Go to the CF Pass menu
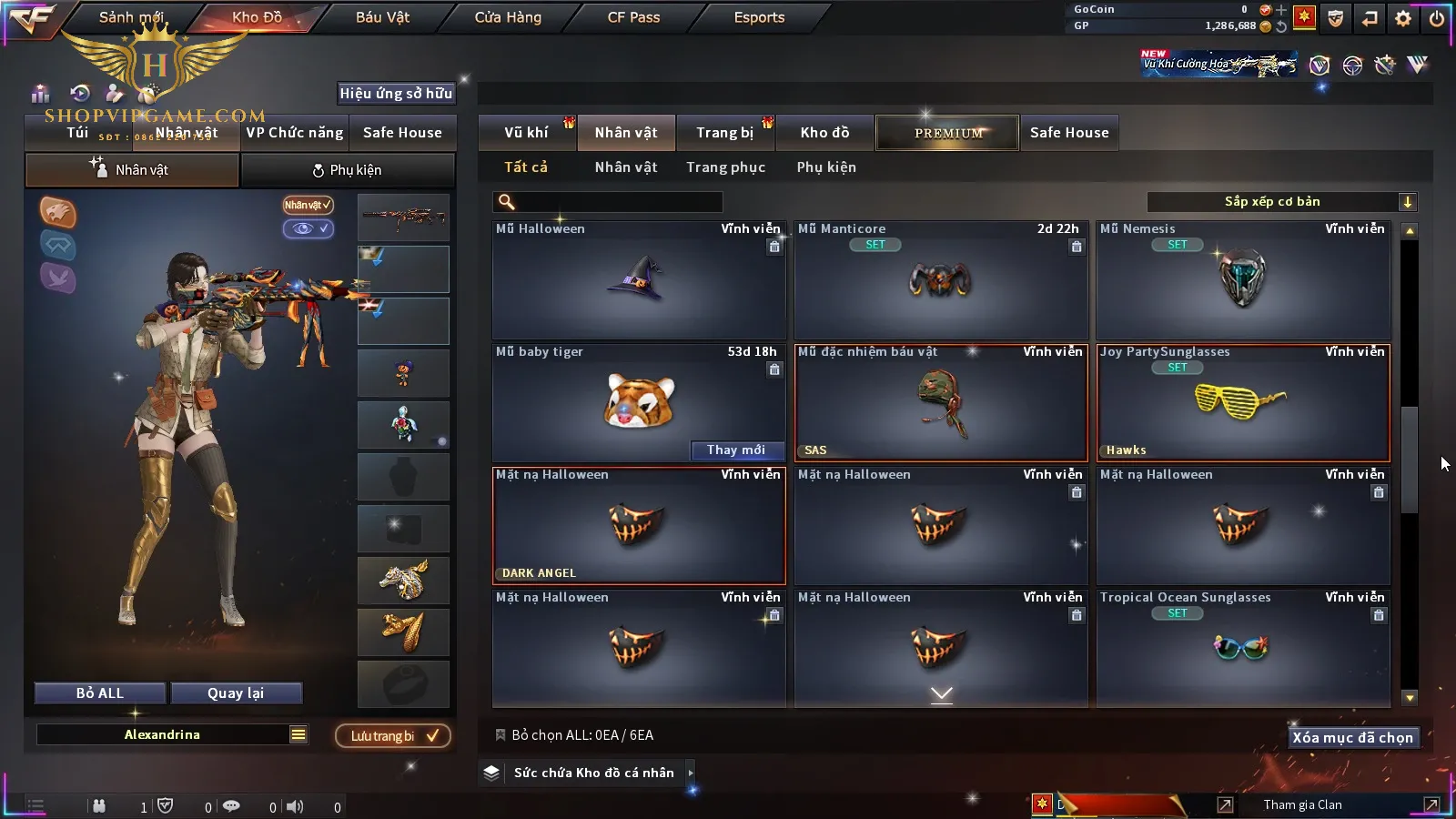The image size is (1456, 819). coord(633,17)
